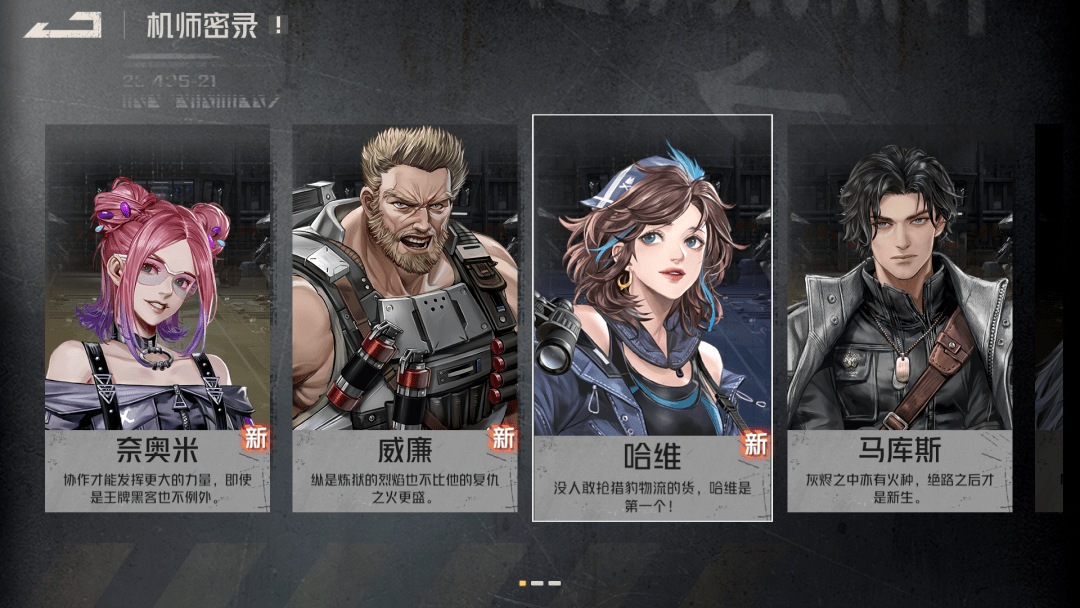Choose the 威廉 character card
Viewport: 1080px width, 608px height.
tap(404, 318)
